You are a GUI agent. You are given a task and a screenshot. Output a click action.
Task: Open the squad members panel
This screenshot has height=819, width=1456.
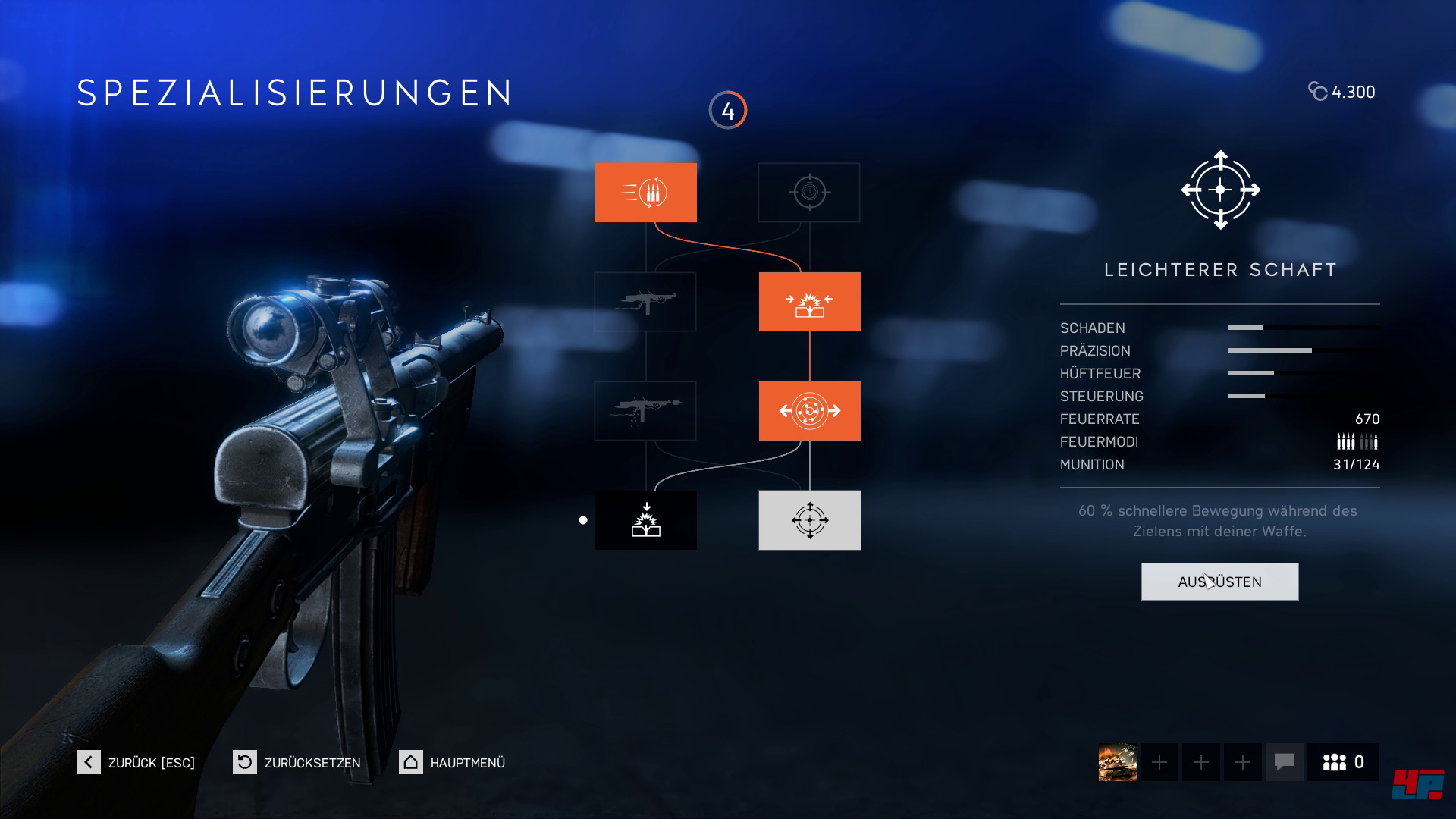(1343, 762)
